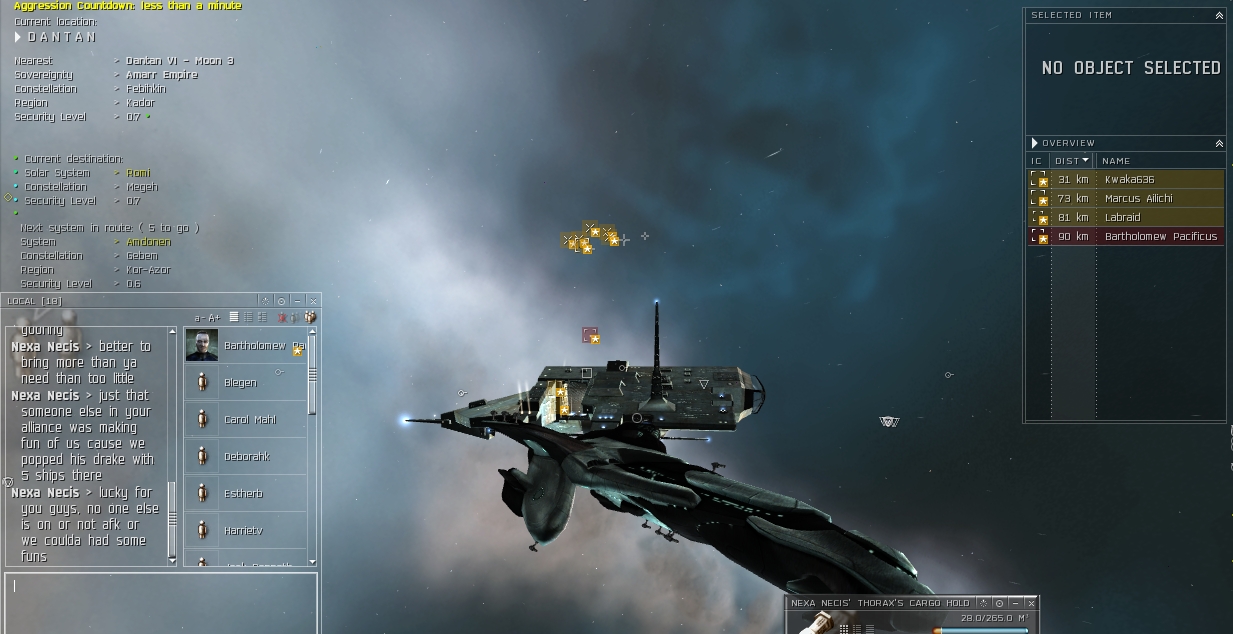The height and width of the screenshot is (634, 1233).
Task: Choose Deborahk from the Local member list
Action: pos(247,457)
